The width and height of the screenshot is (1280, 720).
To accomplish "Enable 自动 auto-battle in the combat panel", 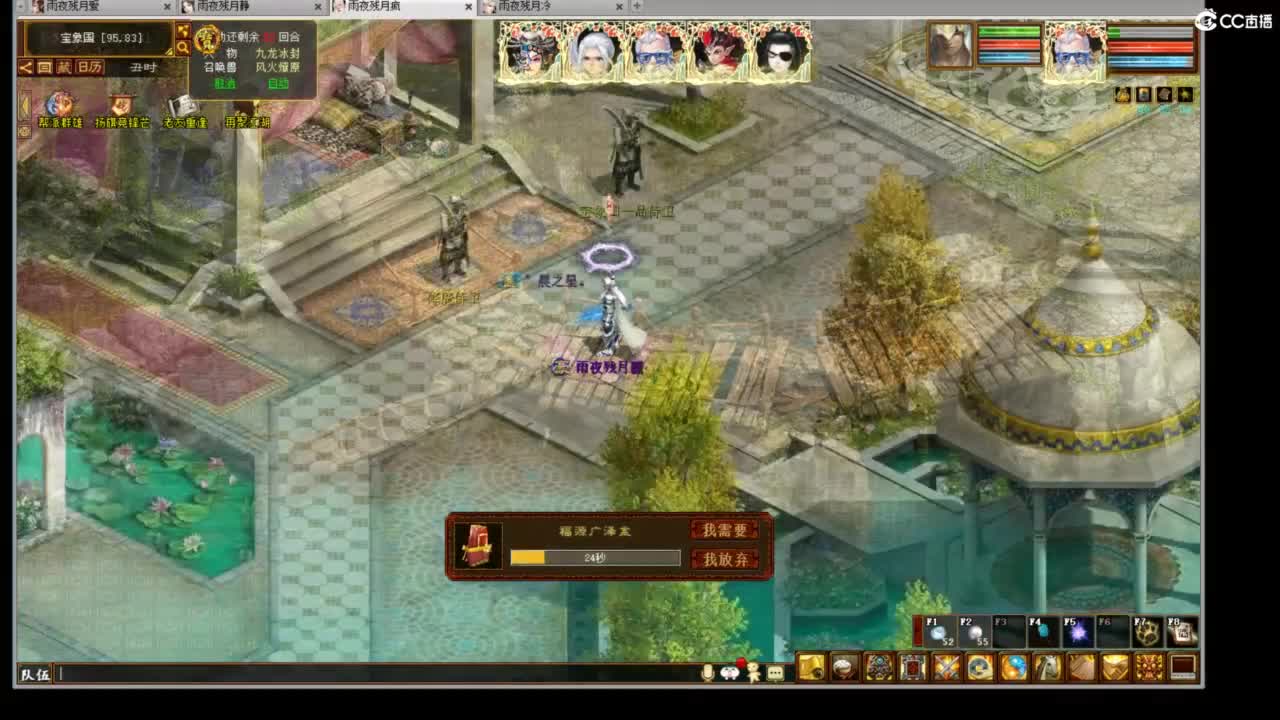I will point(280,84).
